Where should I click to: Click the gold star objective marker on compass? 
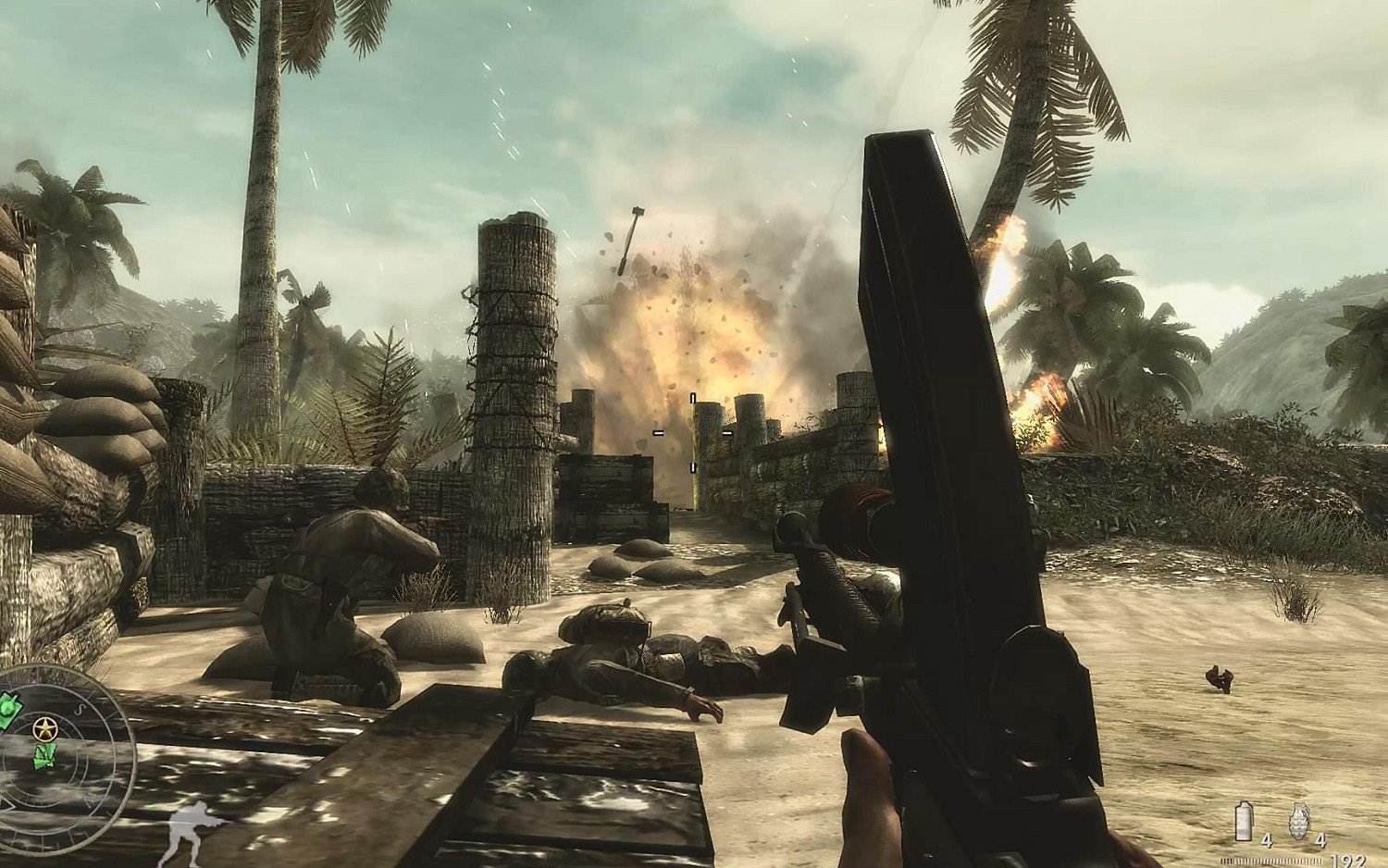click(44, 727)
